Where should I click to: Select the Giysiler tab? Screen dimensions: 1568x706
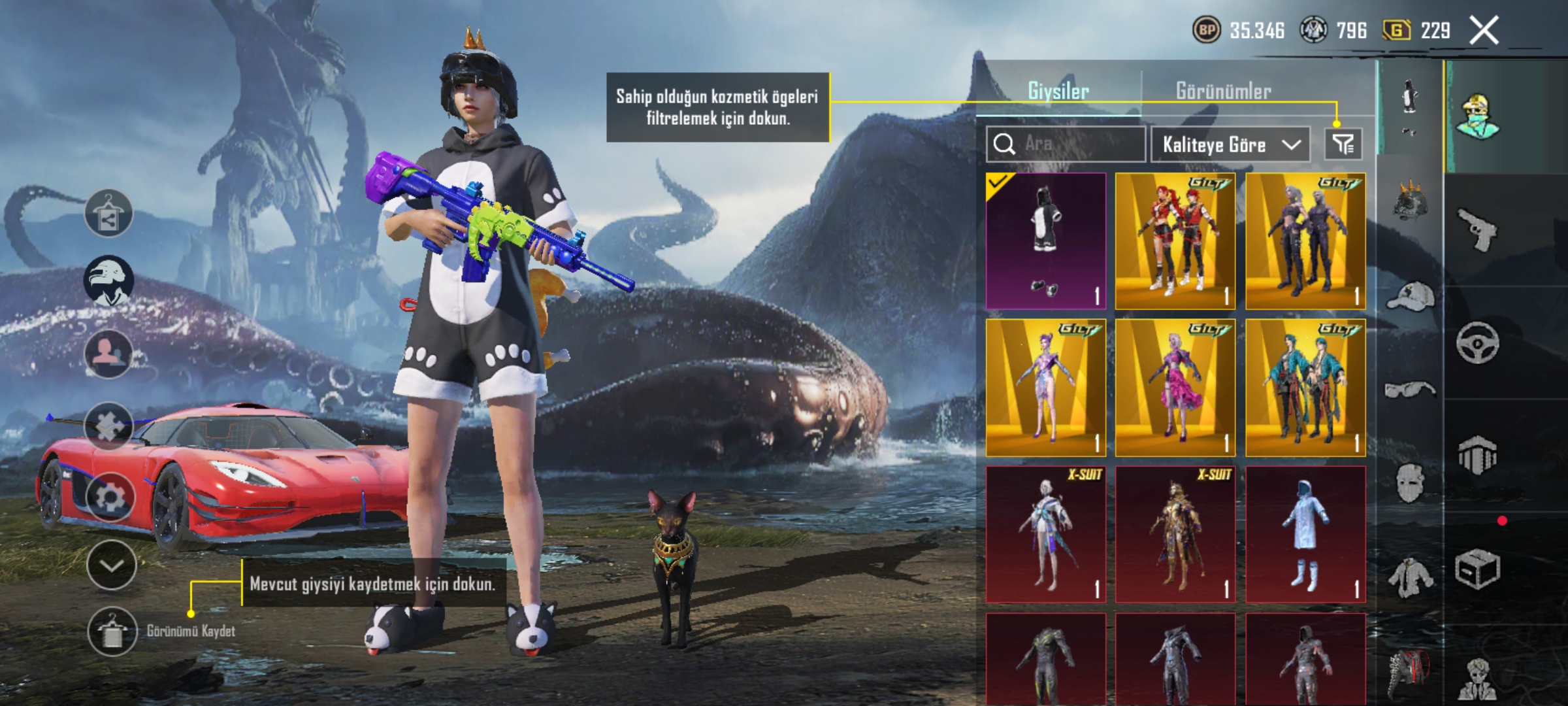(x=1058, y=92)
